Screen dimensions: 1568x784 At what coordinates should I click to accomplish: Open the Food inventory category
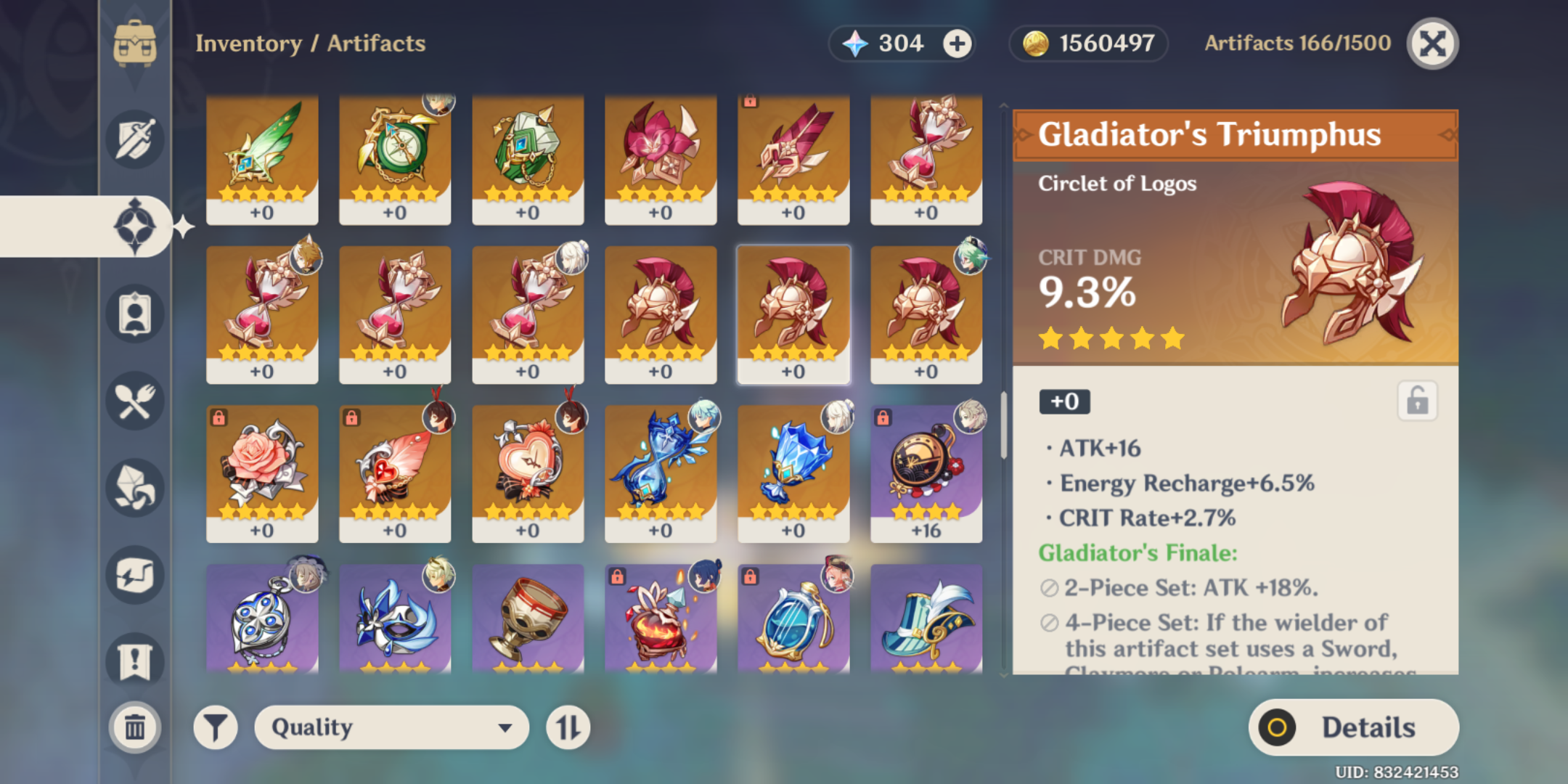coord(134,401)
